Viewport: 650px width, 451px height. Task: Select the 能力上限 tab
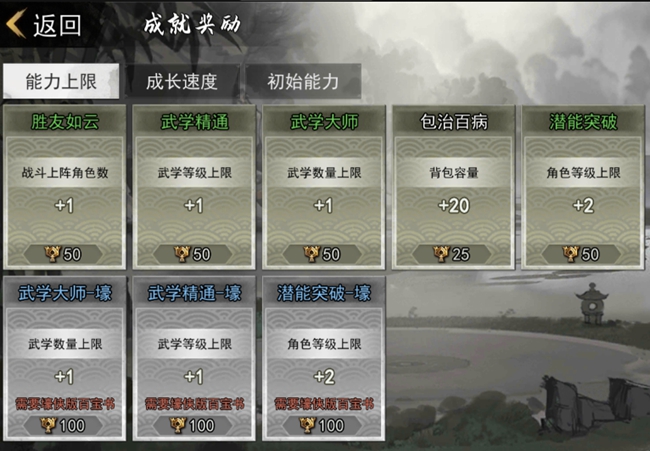click(x=60, y=82)
